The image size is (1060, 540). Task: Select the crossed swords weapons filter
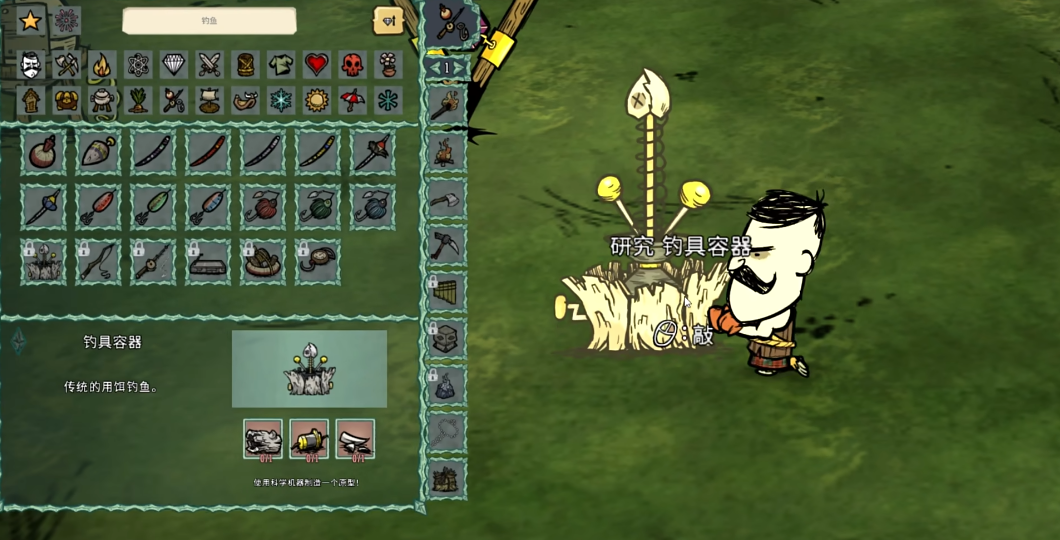pos(210,66)
